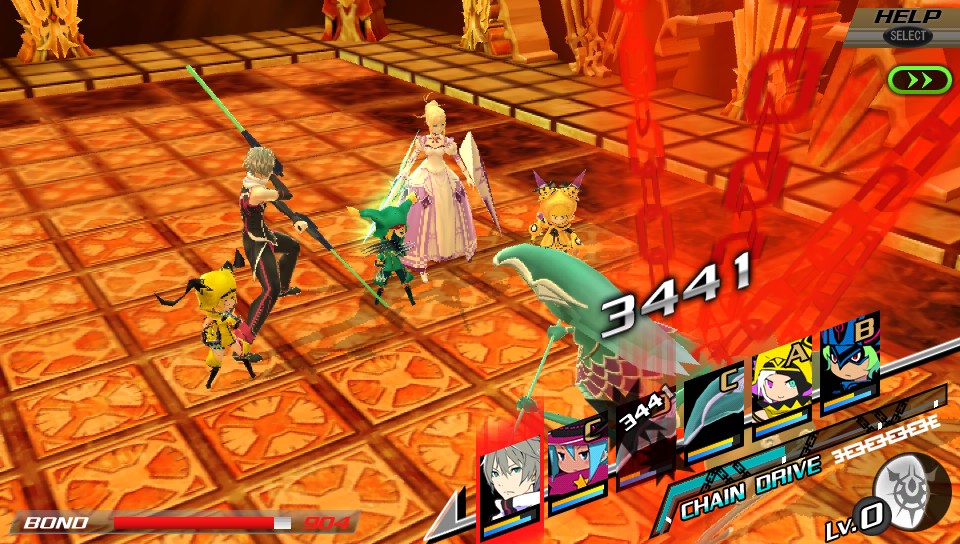Open the HELP panel

(x=906, y=25)
